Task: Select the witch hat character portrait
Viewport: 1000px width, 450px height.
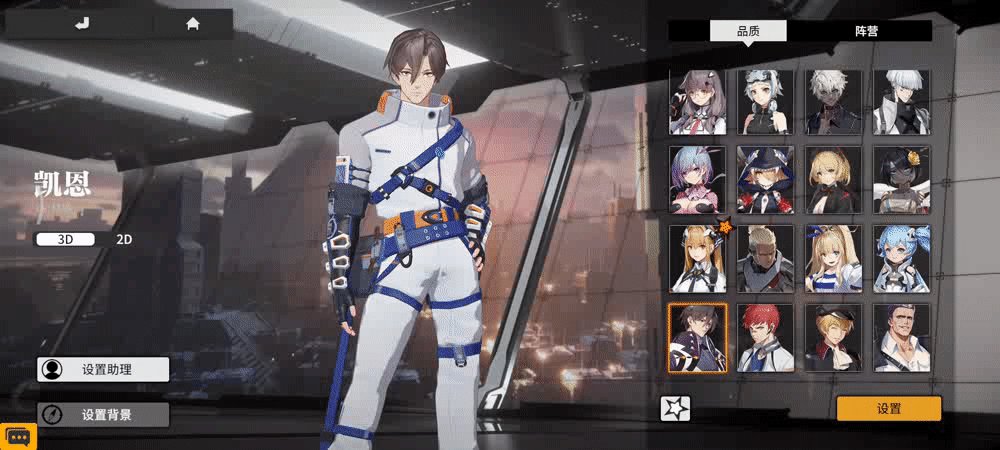Action: [766, 180]
